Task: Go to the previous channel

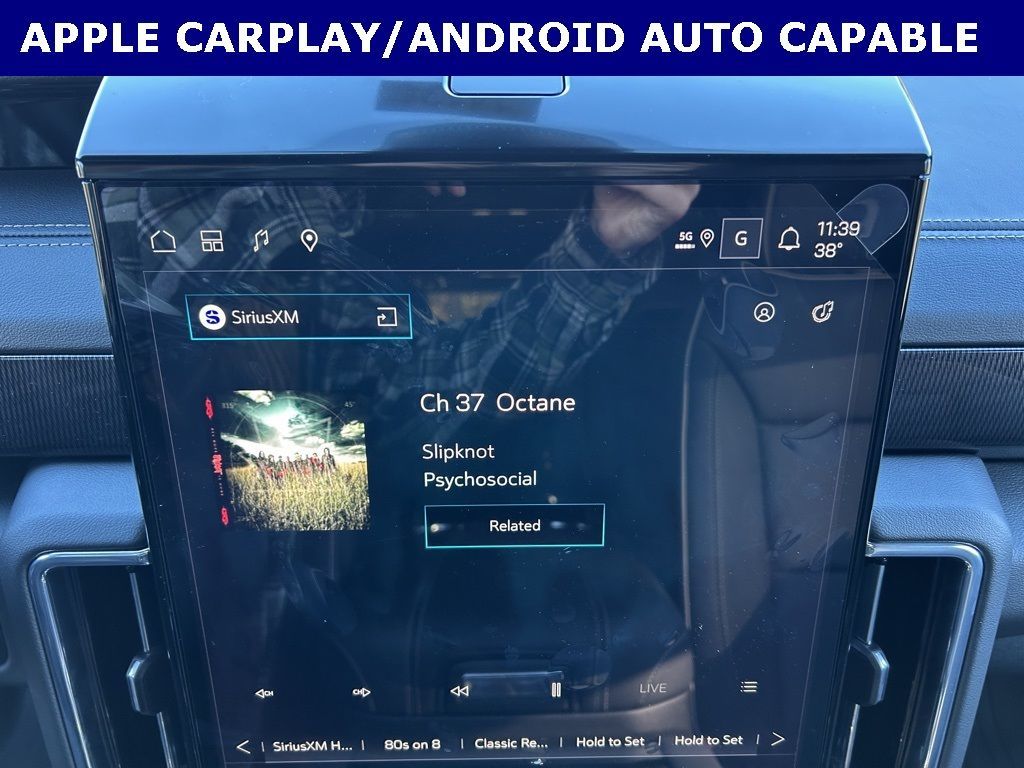Action: 264,692
